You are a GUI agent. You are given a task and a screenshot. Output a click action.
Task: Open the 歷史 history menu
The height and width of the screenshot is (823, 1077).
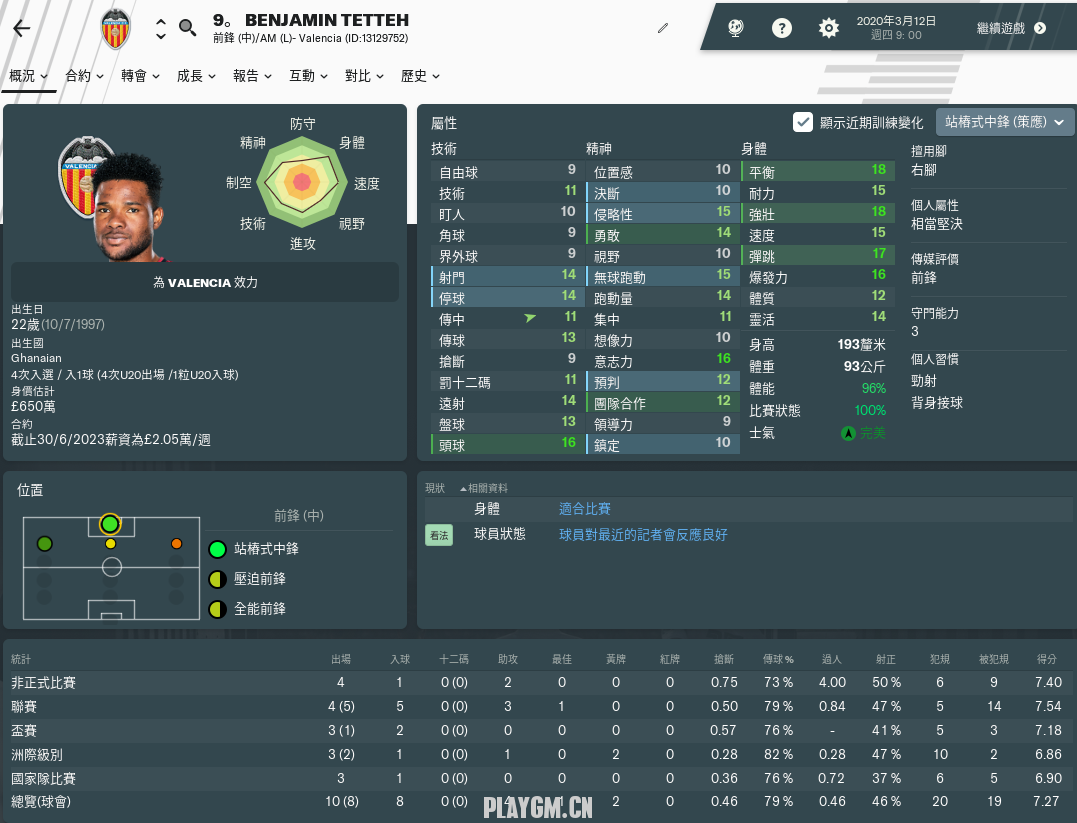click(x=420, y=76)
